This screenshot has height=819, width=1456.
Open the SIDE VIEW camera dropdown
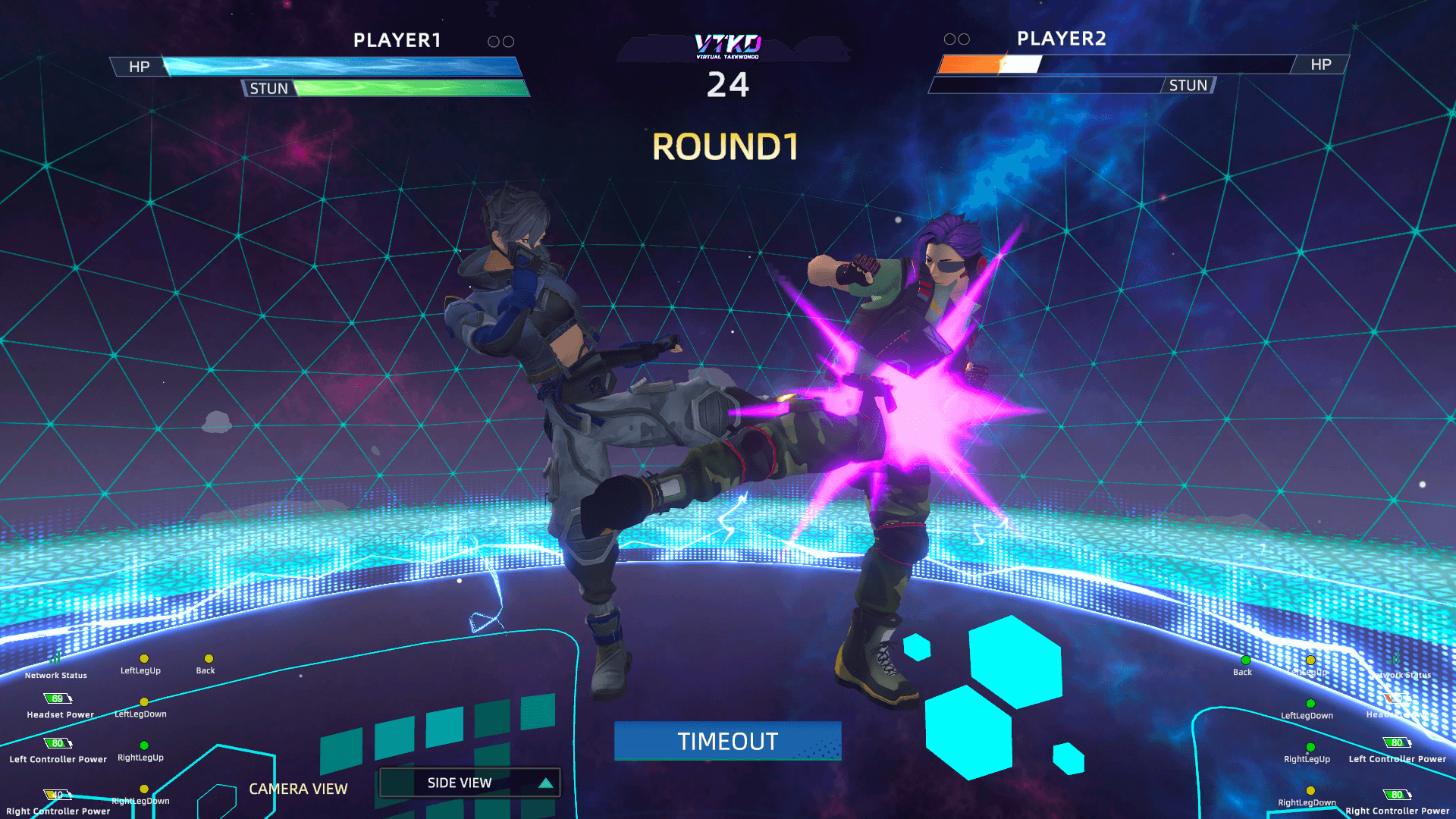click(x=469, y=783)
